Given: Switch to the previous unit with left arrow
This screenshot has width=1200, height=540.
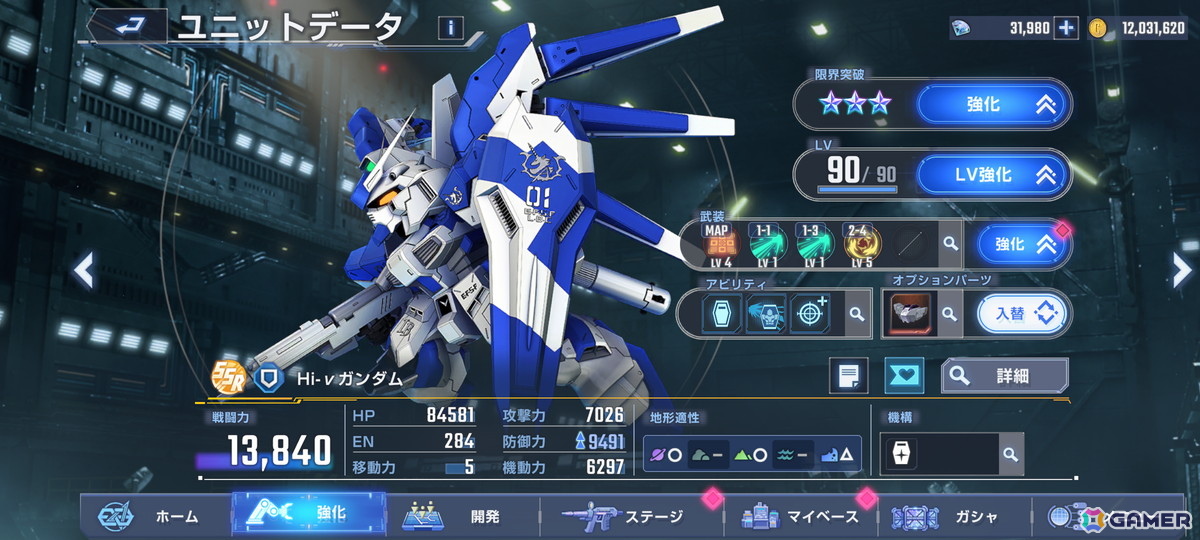Looking at the screenshot, I should pos(85,270).
